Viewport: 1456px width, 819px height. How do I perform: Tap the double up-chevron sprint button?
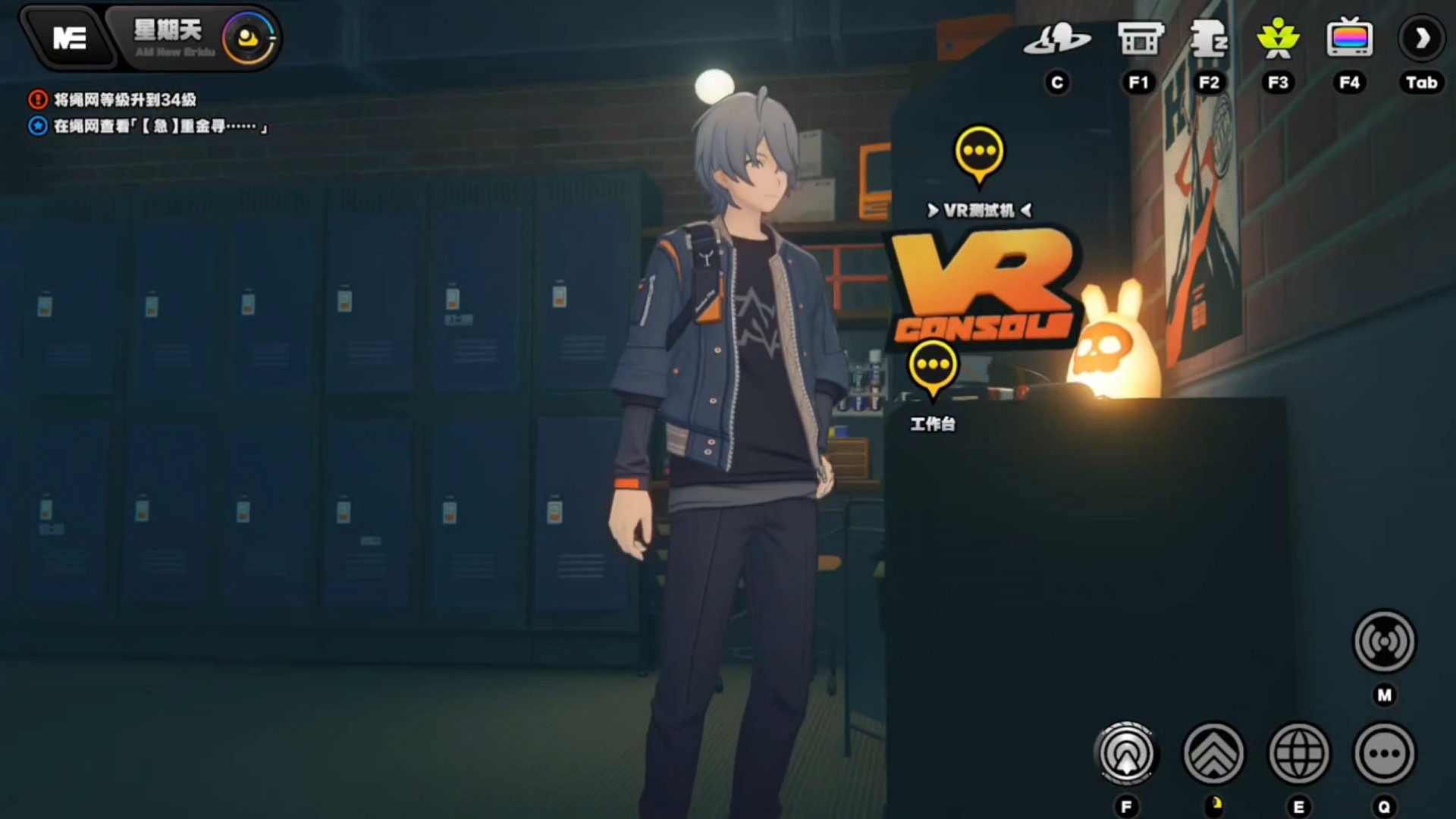click(1213, 754)
